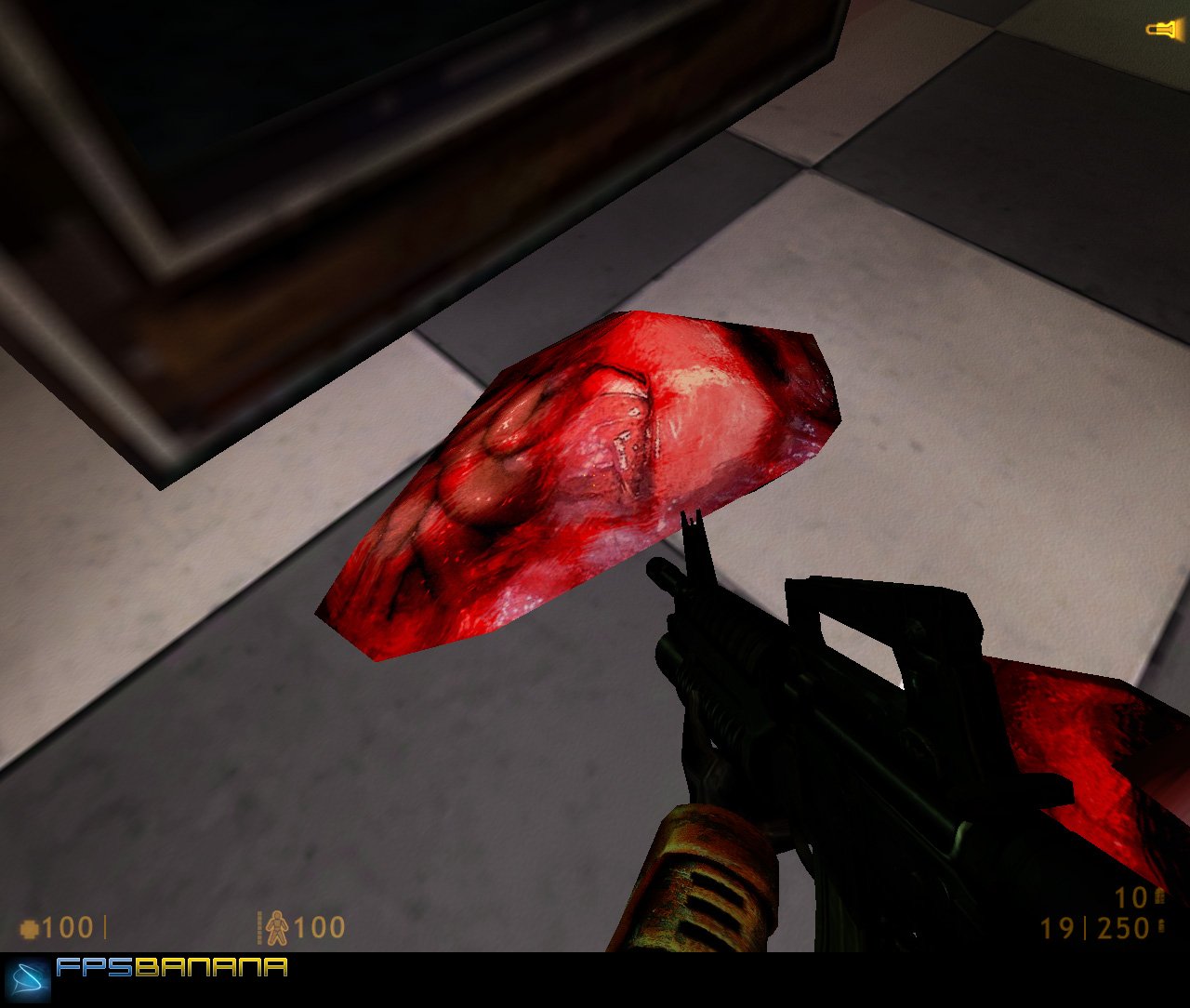Screen dimensions: 1190x1008
Task: Click the armor counter showing 100
Action: coord(319,926)
